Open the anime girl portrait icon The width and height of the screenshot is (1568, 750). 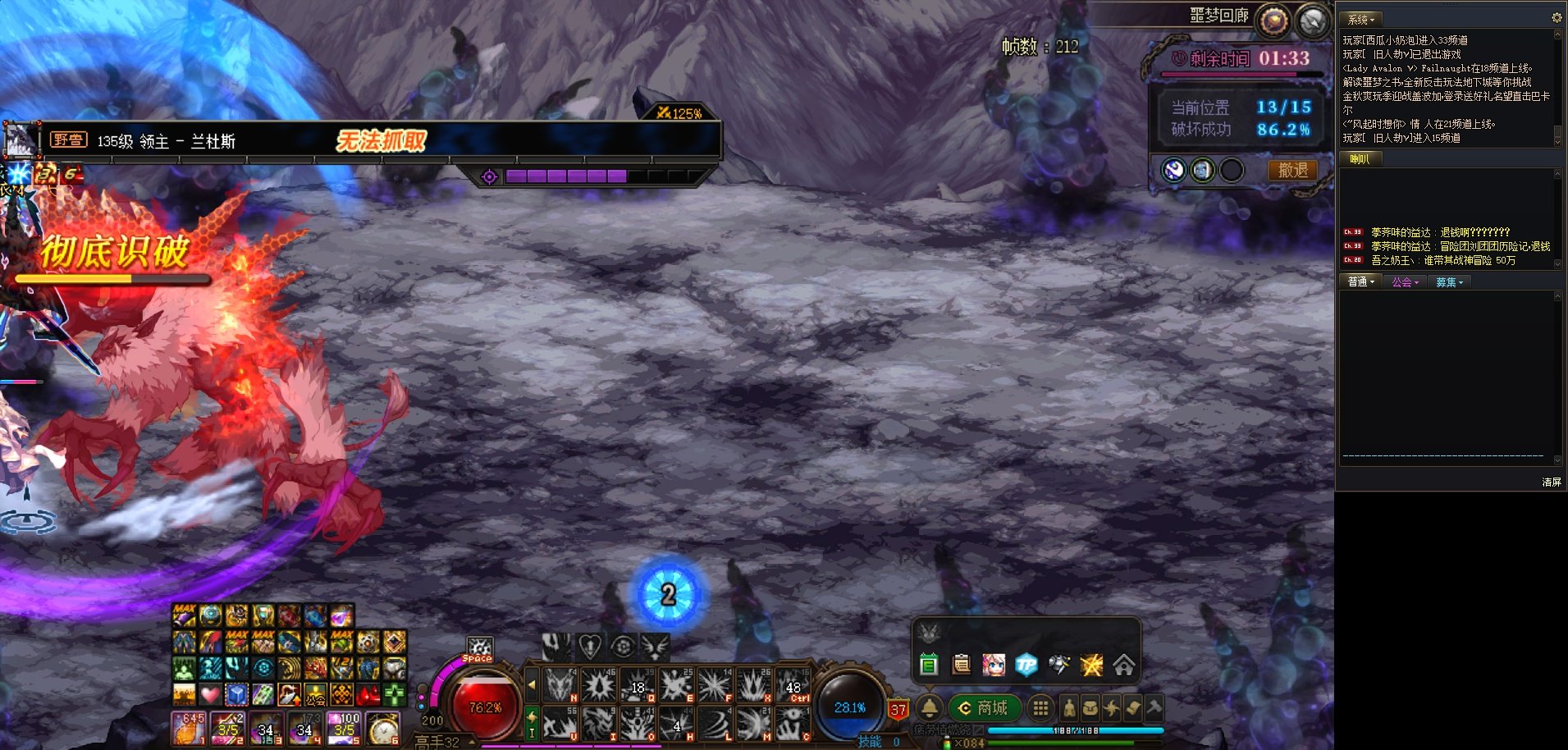pyautogui.click(x=994, y=665)
